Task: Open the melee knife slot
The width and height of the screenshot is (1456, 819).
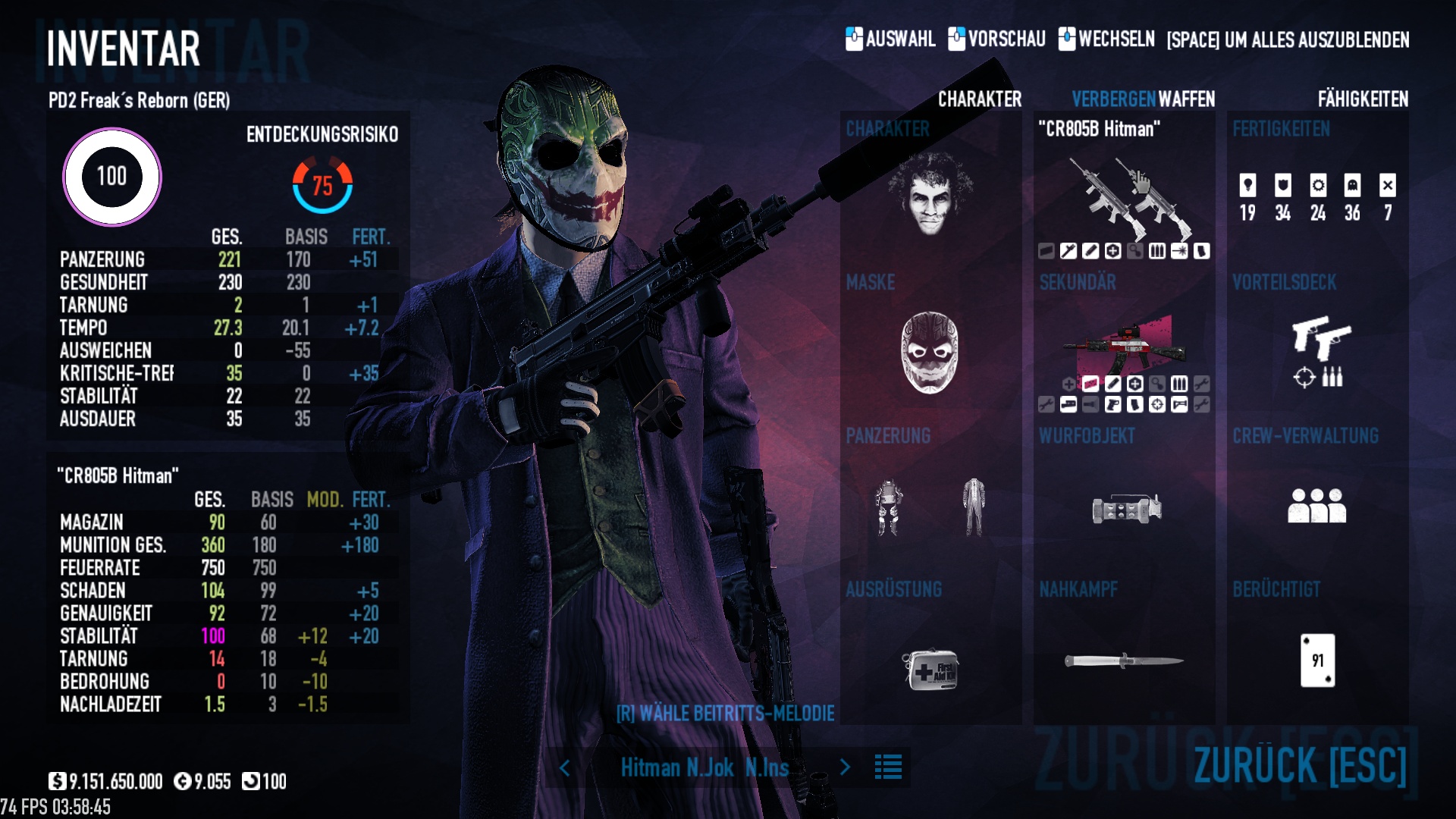Action: click(1124, 661)
